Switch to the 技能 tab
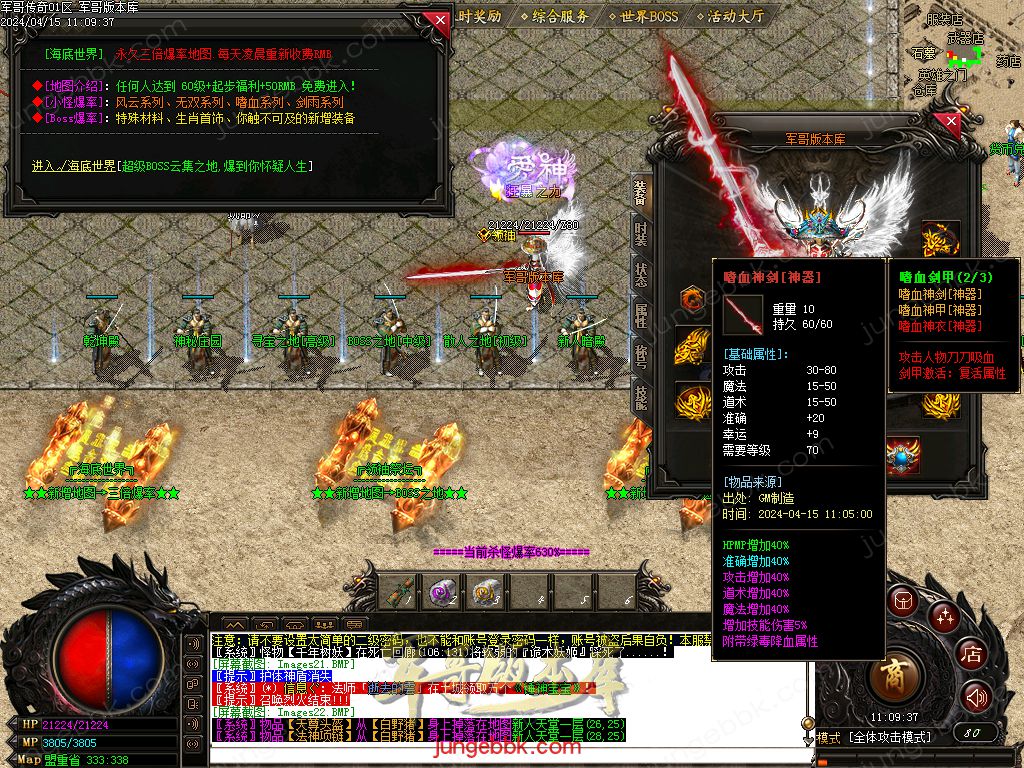The width and height of the screenshot is (1024, 768). [x=641, y=398]
